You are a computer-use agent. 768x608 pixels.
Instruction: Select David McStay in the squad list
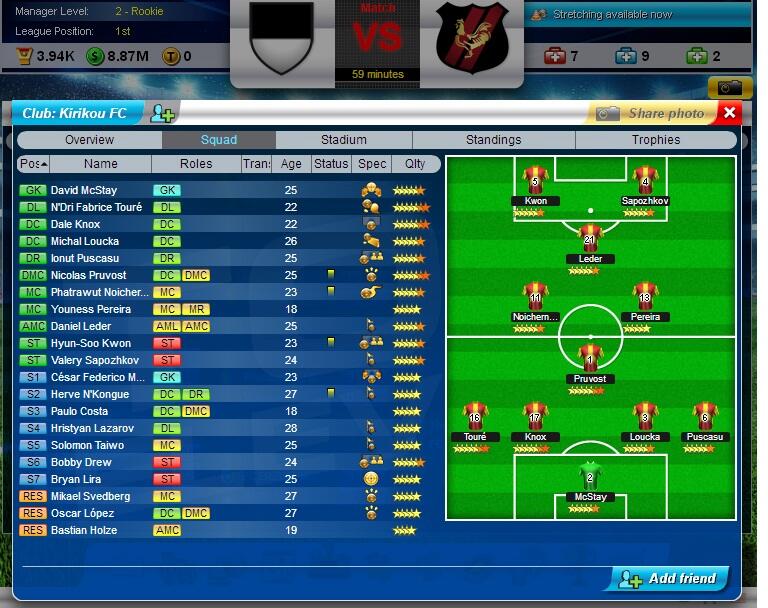(84, 190)
